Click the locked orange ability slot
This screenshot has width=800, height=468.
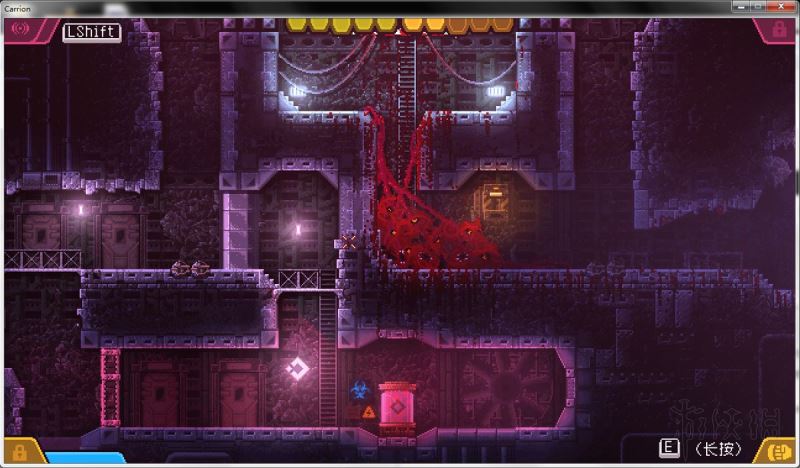17,451
